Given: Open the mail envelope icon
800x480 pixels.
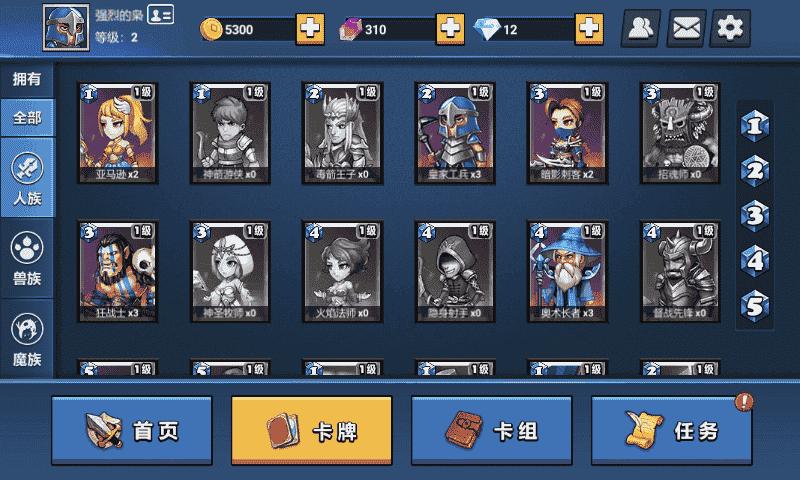Looking at the screenshot, I should (x=686, y=29).
